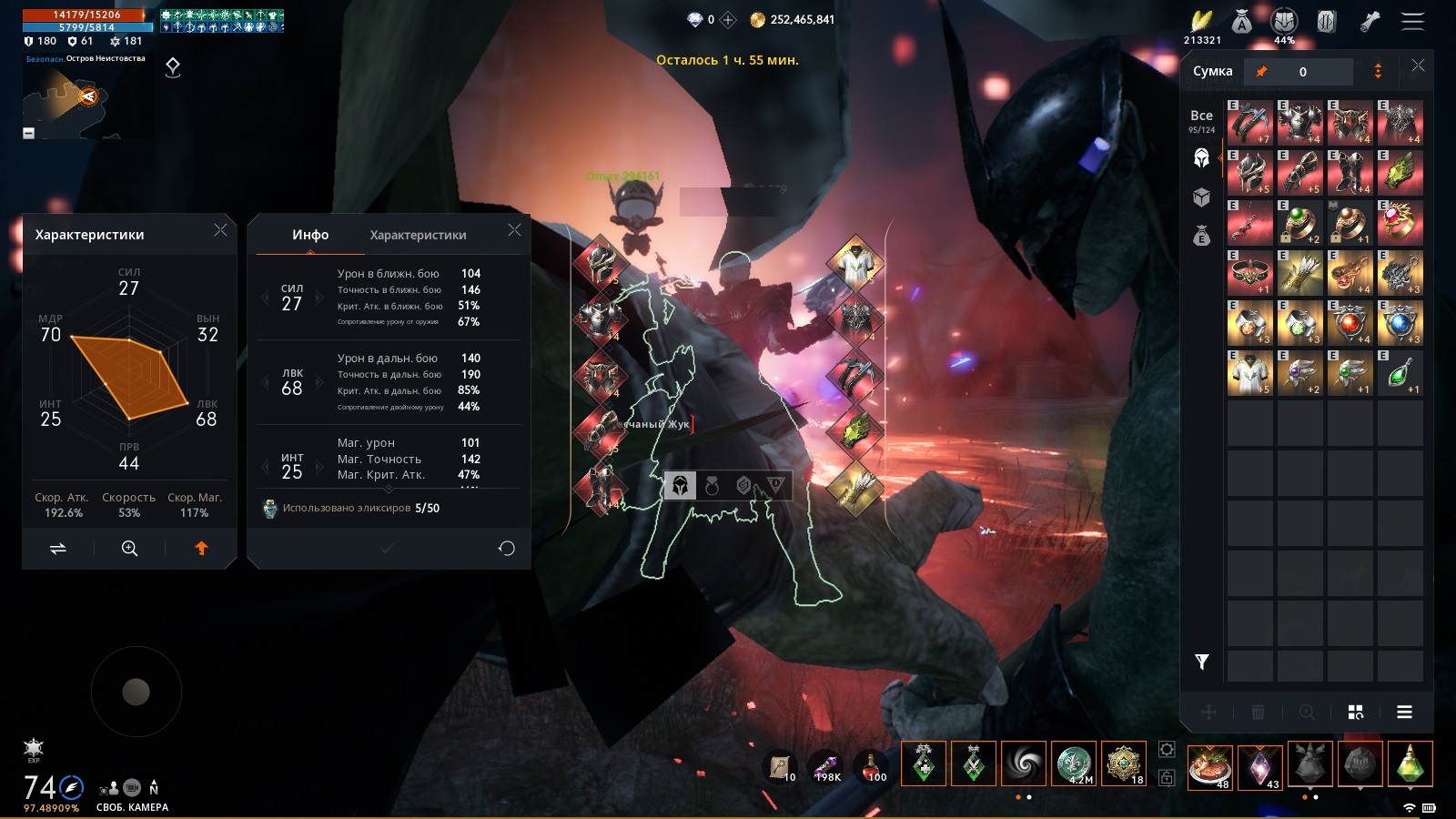Use the food dish quick slot item

[1209, 764]
